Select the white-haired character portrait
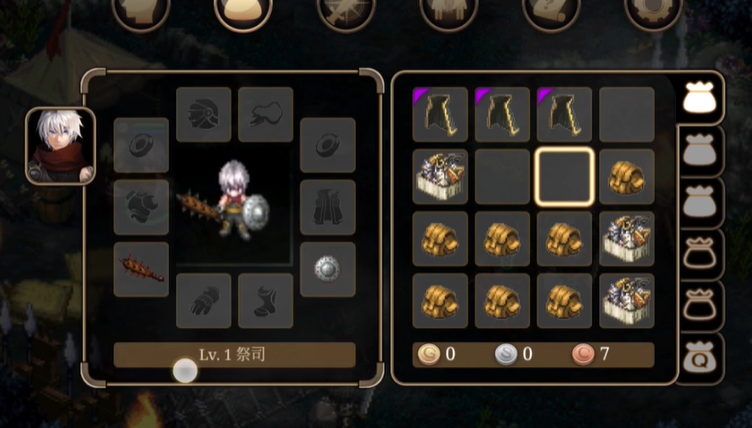 (x=60, y=146)
